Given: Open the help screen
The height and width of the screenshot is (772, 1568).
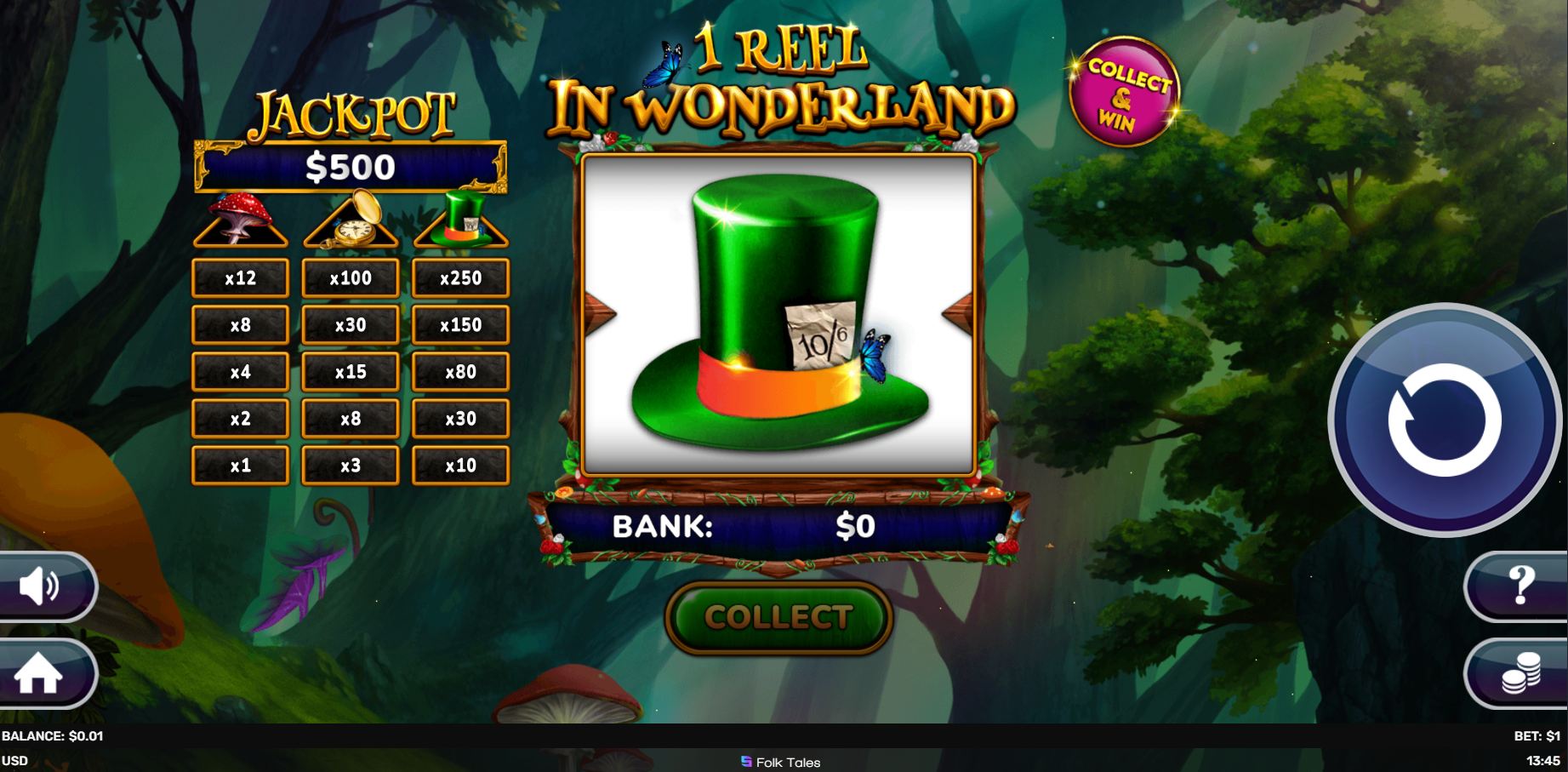Looking at the screenshot, I should tap(1523, 586).
